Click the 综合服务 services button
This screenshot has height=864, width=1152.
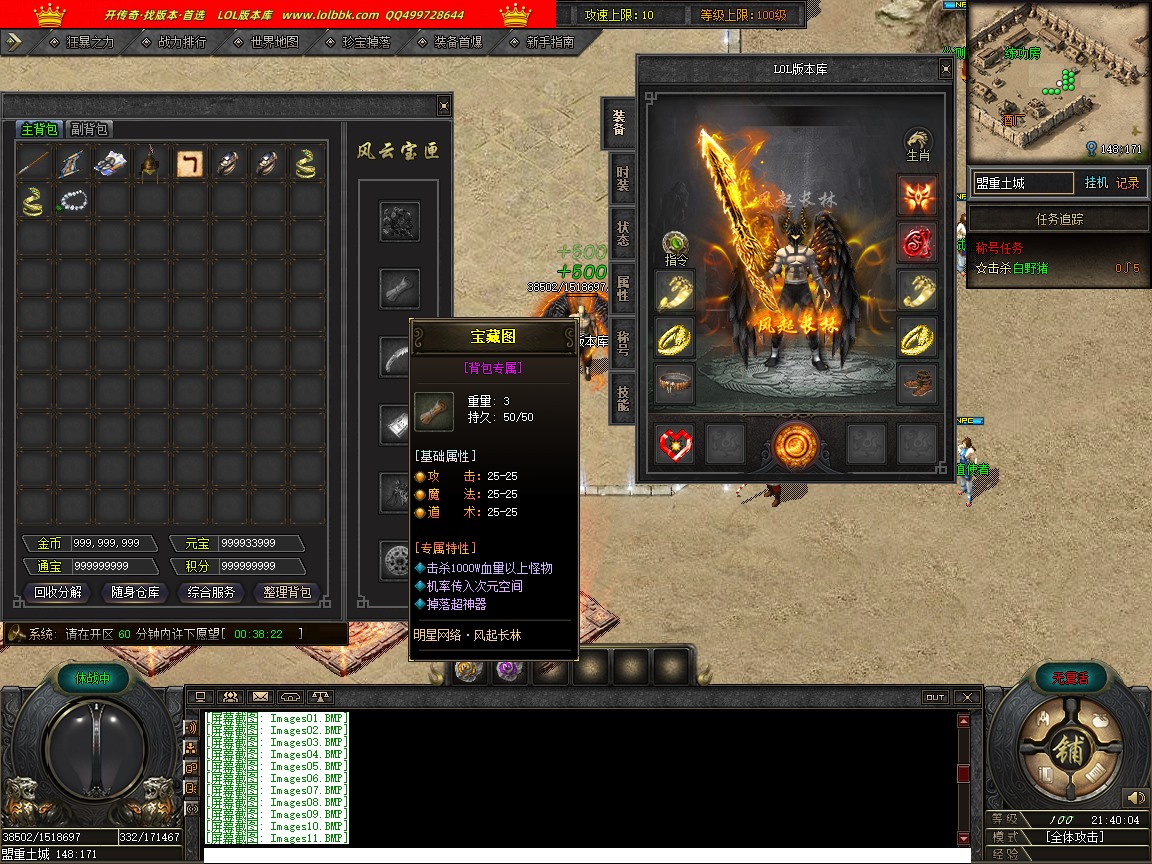[211, 592]
